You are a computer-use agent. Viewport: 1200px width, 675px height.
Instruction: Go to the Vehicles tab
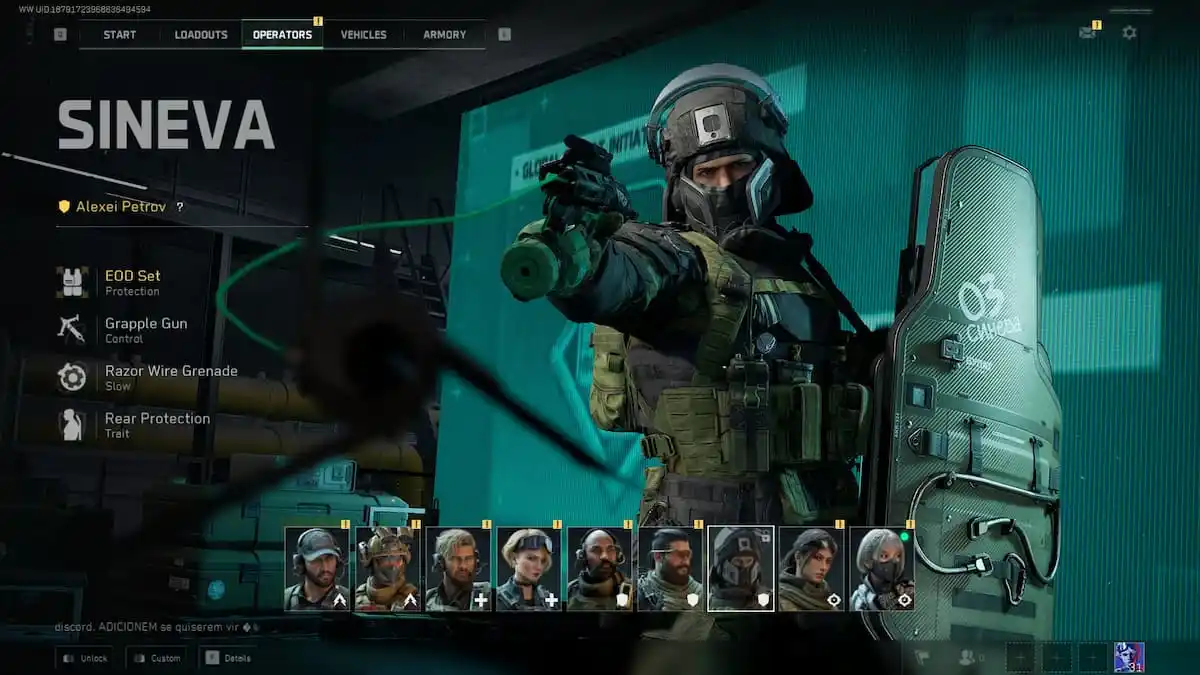363,34
